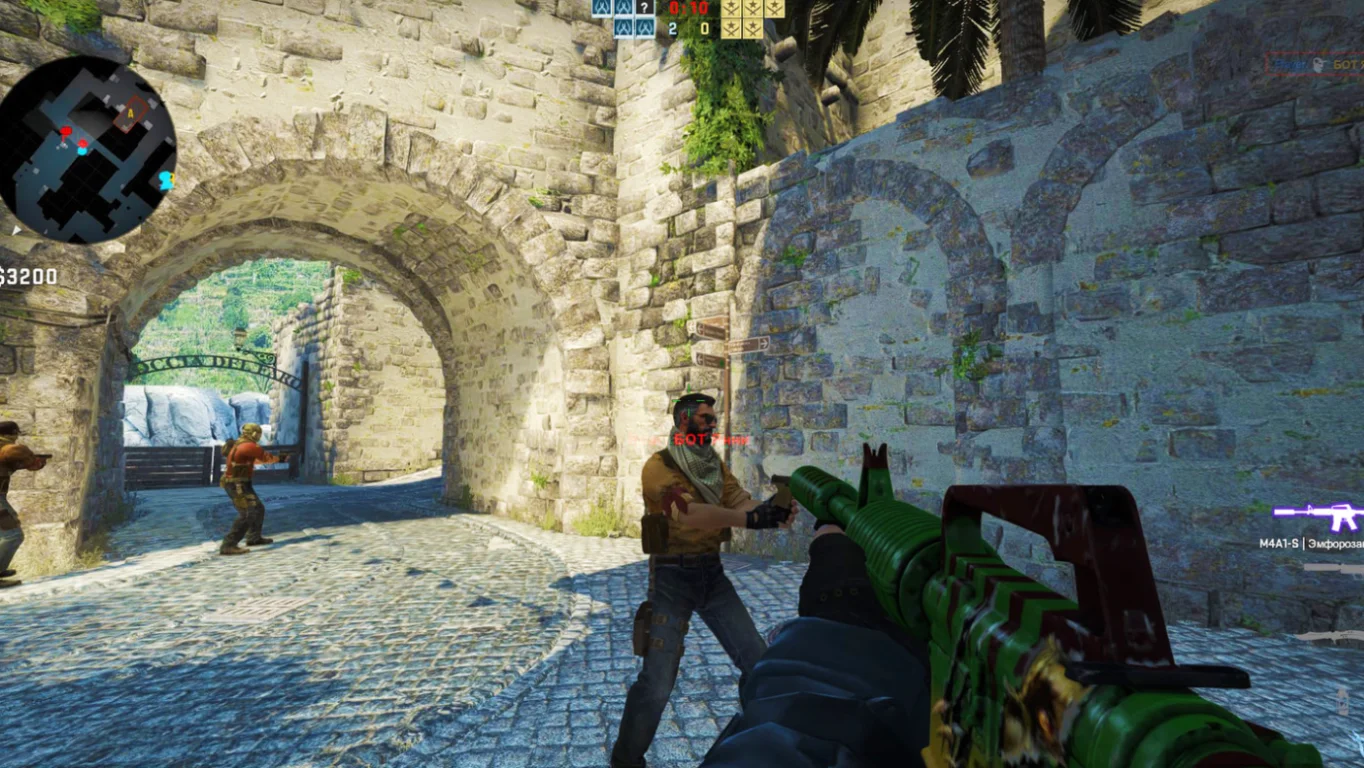This screenshot has height=768, width=1364.
Task: Click the question mark player avatar
Action: 646,8
